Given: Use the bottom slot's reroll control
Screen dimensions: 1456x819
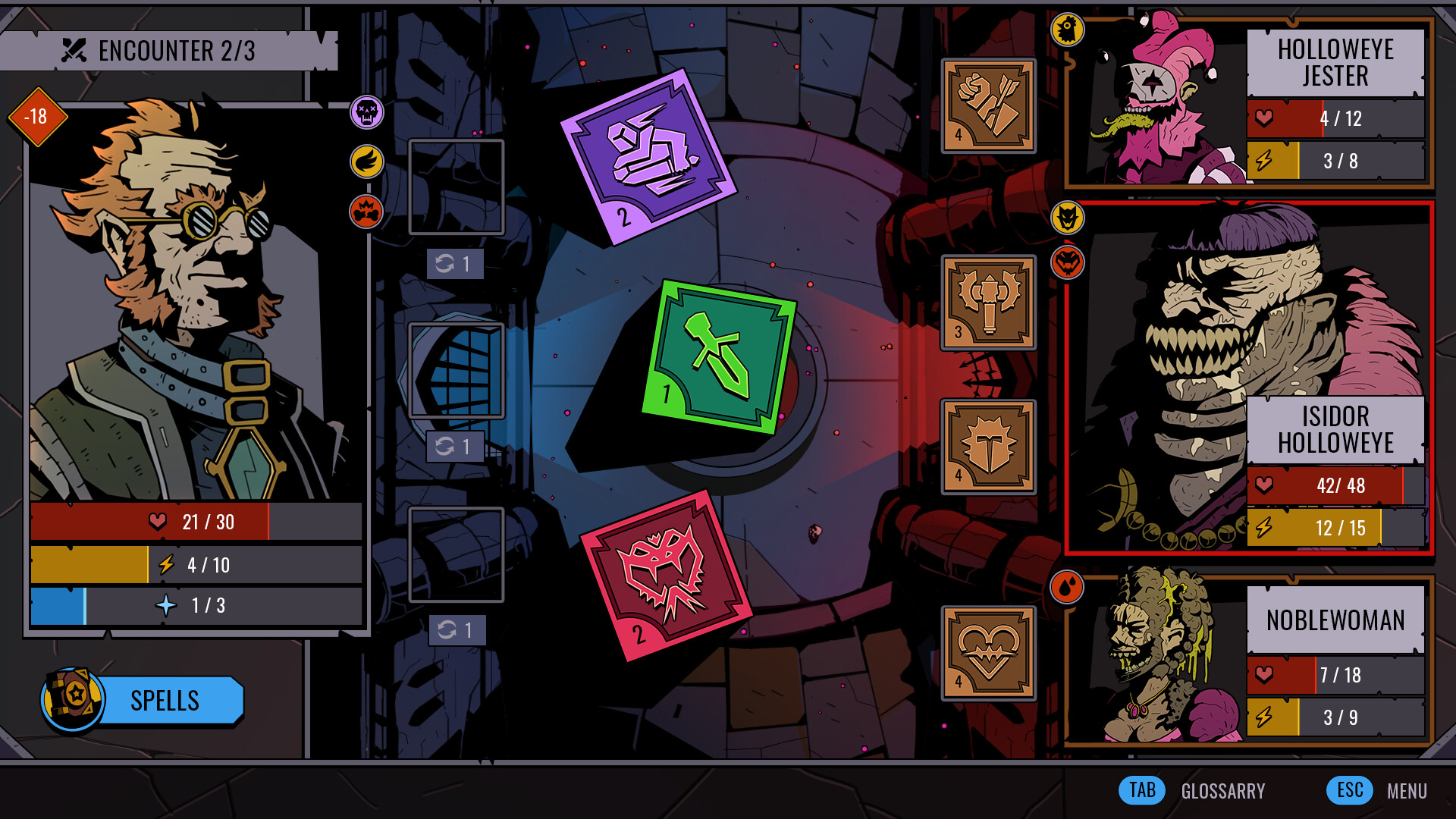Looking at the screenshot, I should point(455,629).
